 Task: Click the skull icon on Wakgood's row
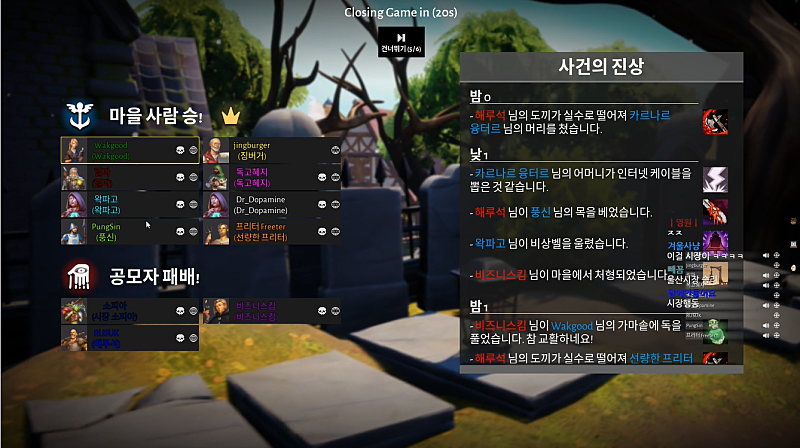click(180, 150)
